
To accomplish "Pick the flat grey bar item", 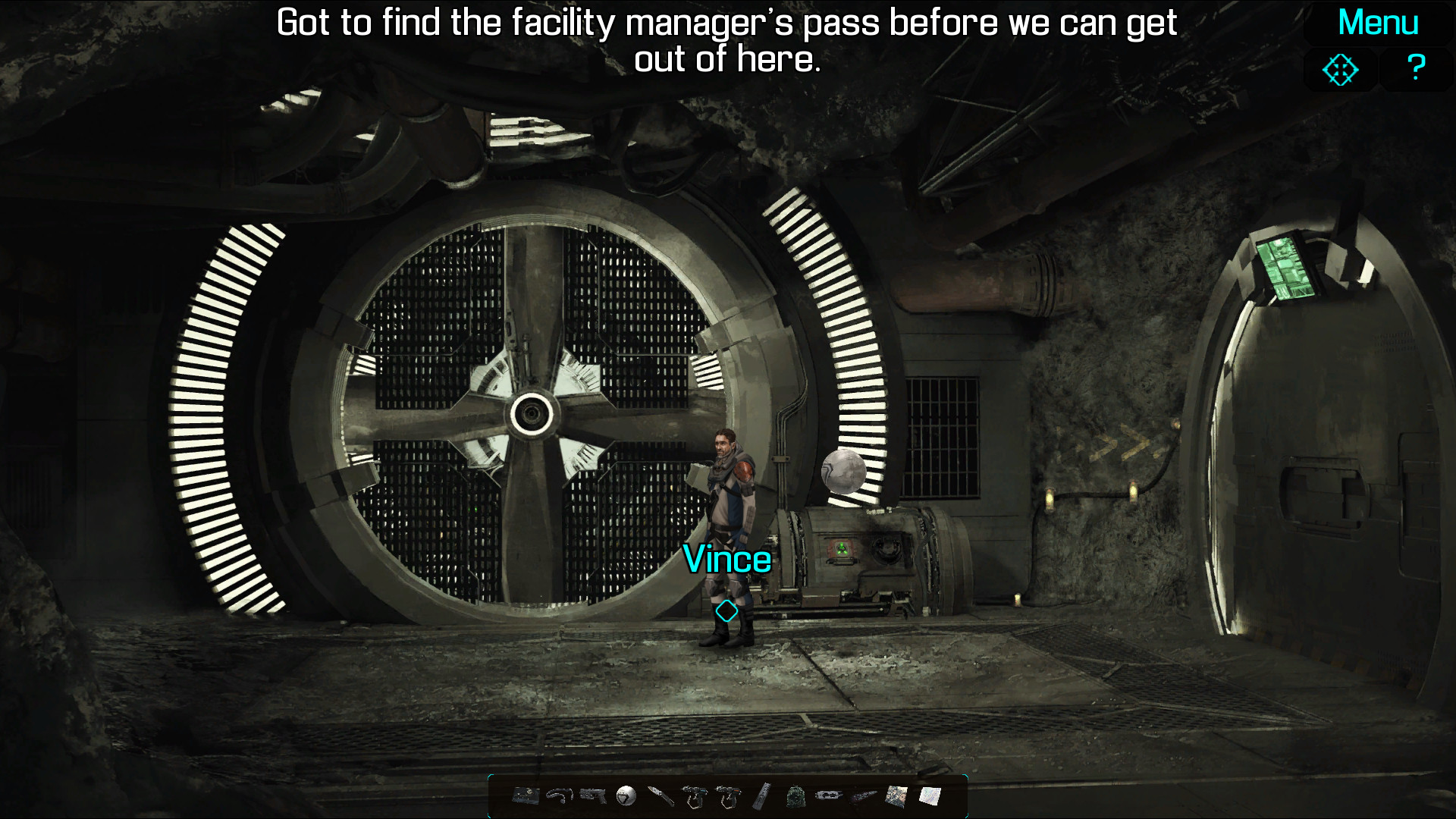I will pos(762,795).
